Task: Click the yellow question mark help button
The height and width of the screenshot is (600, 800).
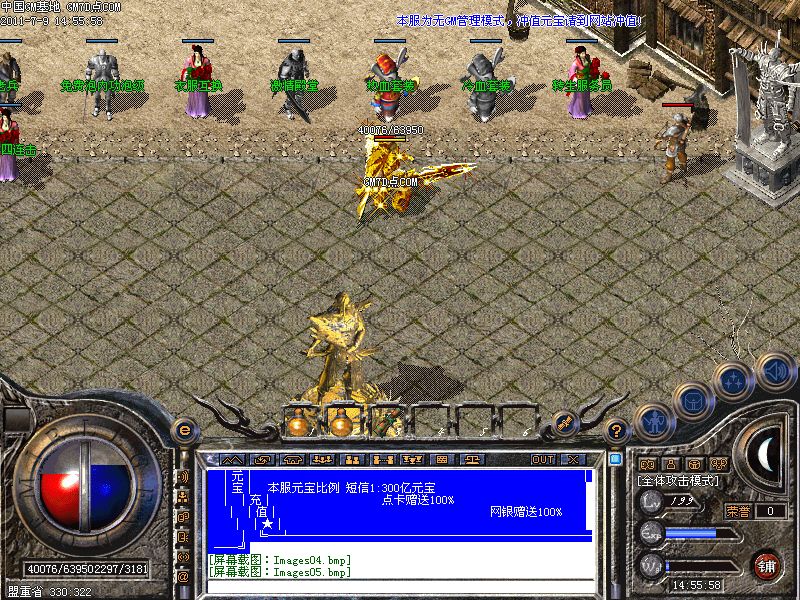Action: 618,431
